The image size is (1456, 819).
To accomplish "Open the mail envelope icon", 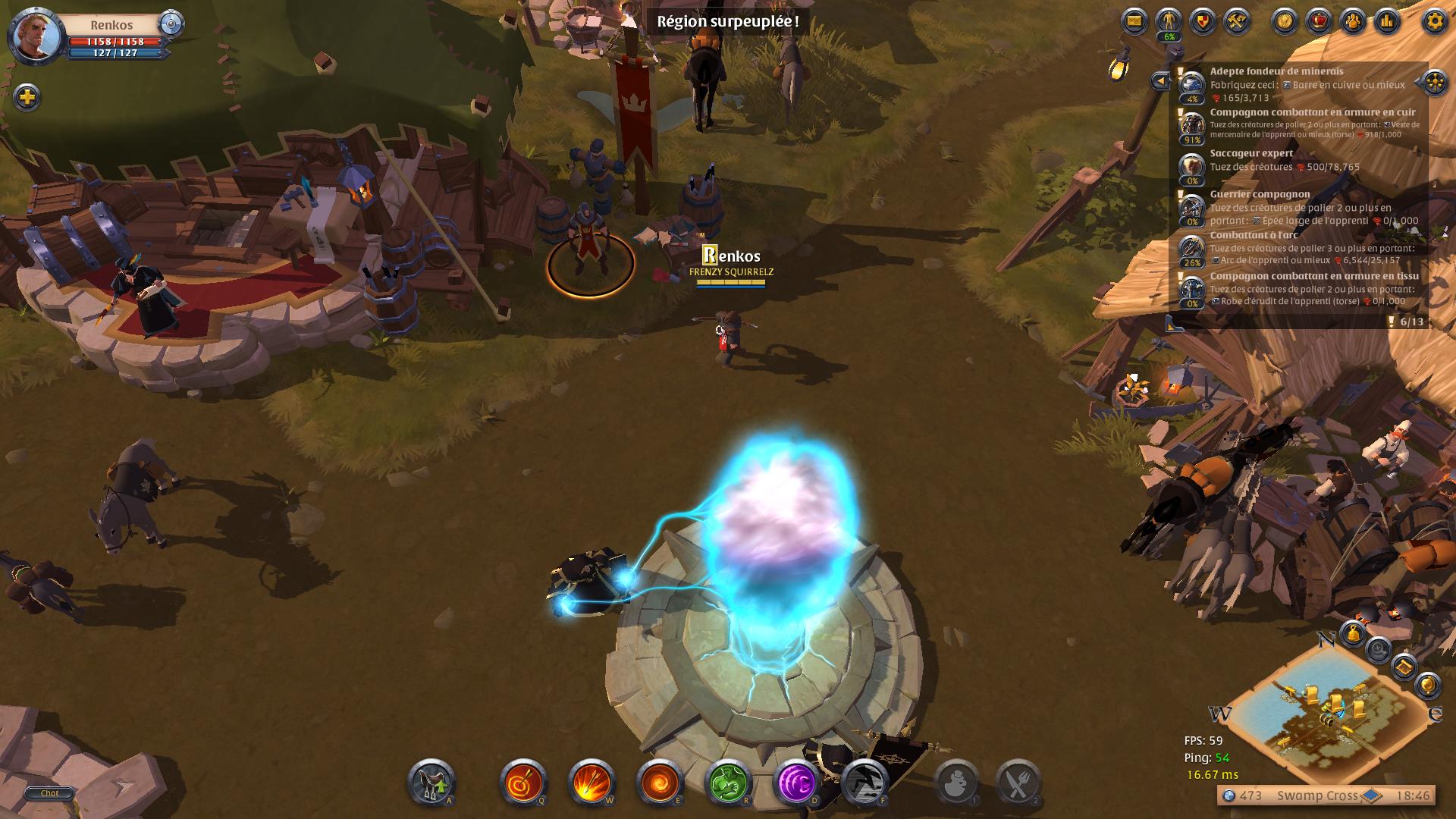I will tap(1134, 20).
